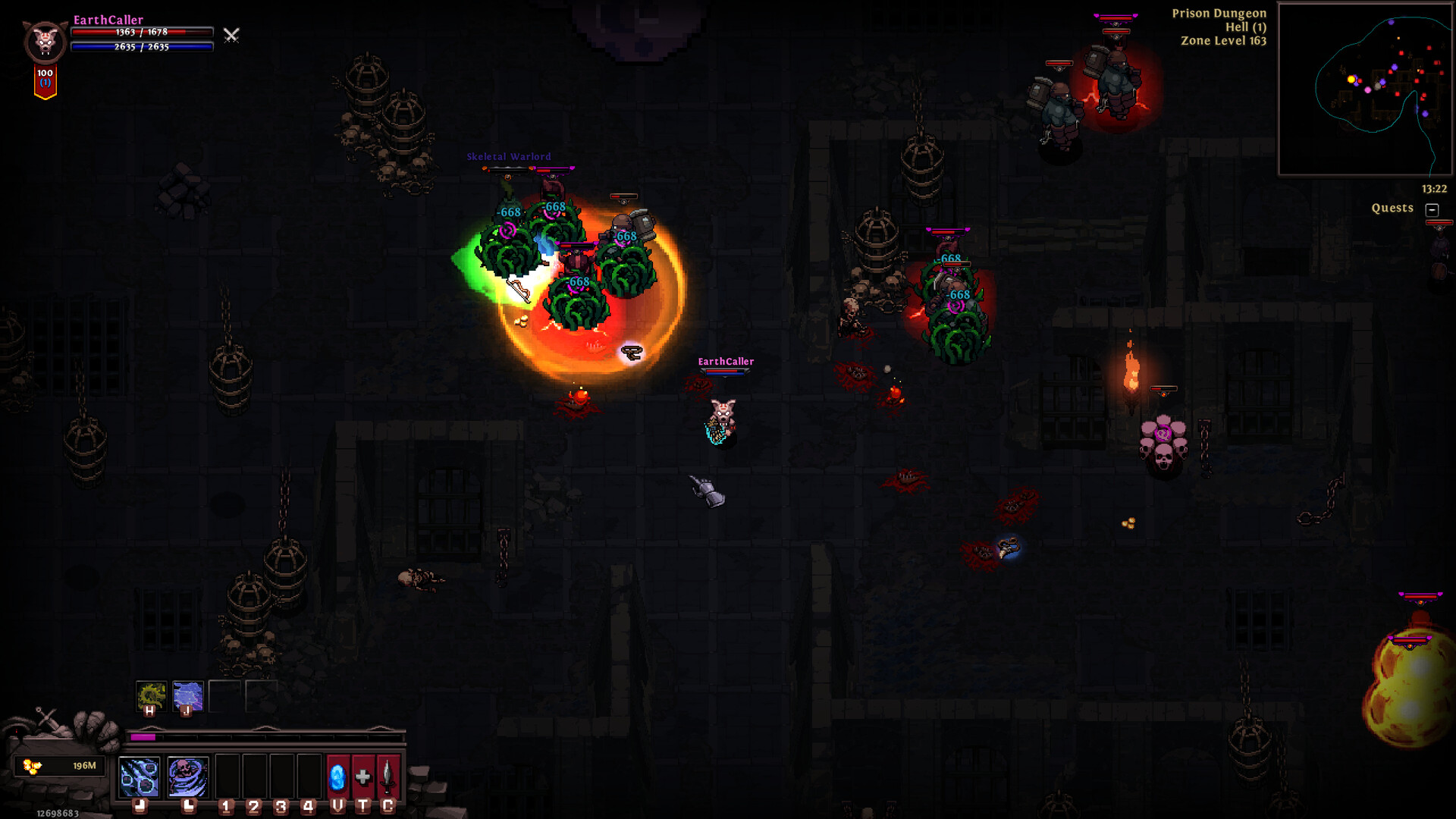Click the gold coins currency display
The image size is (1456, 819).
coord(59,766)
